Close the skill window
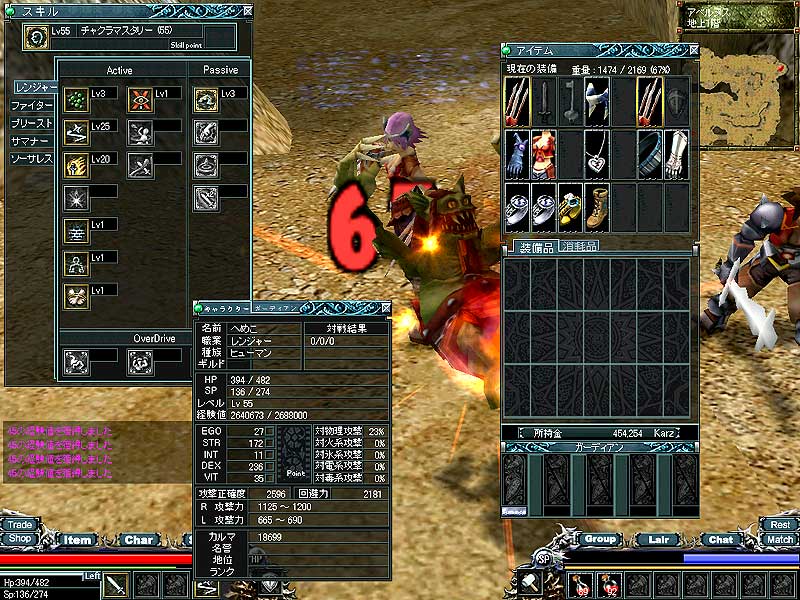The height and width of the screenshot is (600, 800). (x=247, y=12)
